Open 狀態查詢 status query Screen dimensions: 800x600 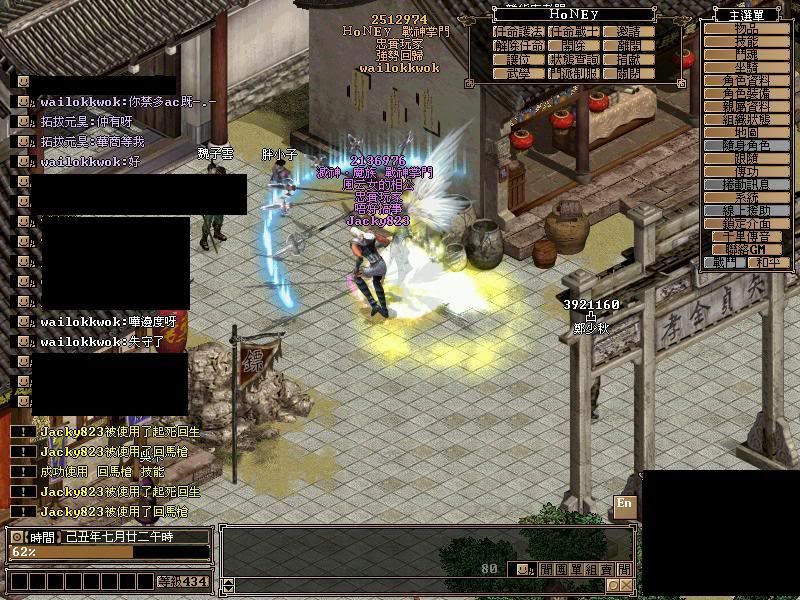[573, 60]
